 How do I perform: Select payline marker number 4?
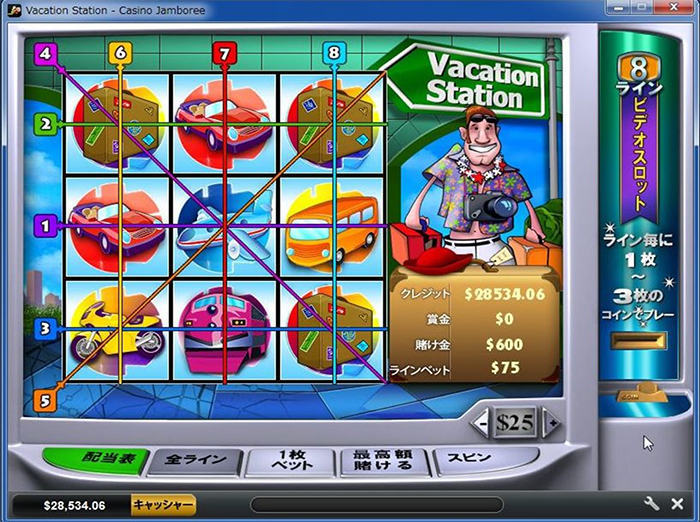click(x=45, y=54)
